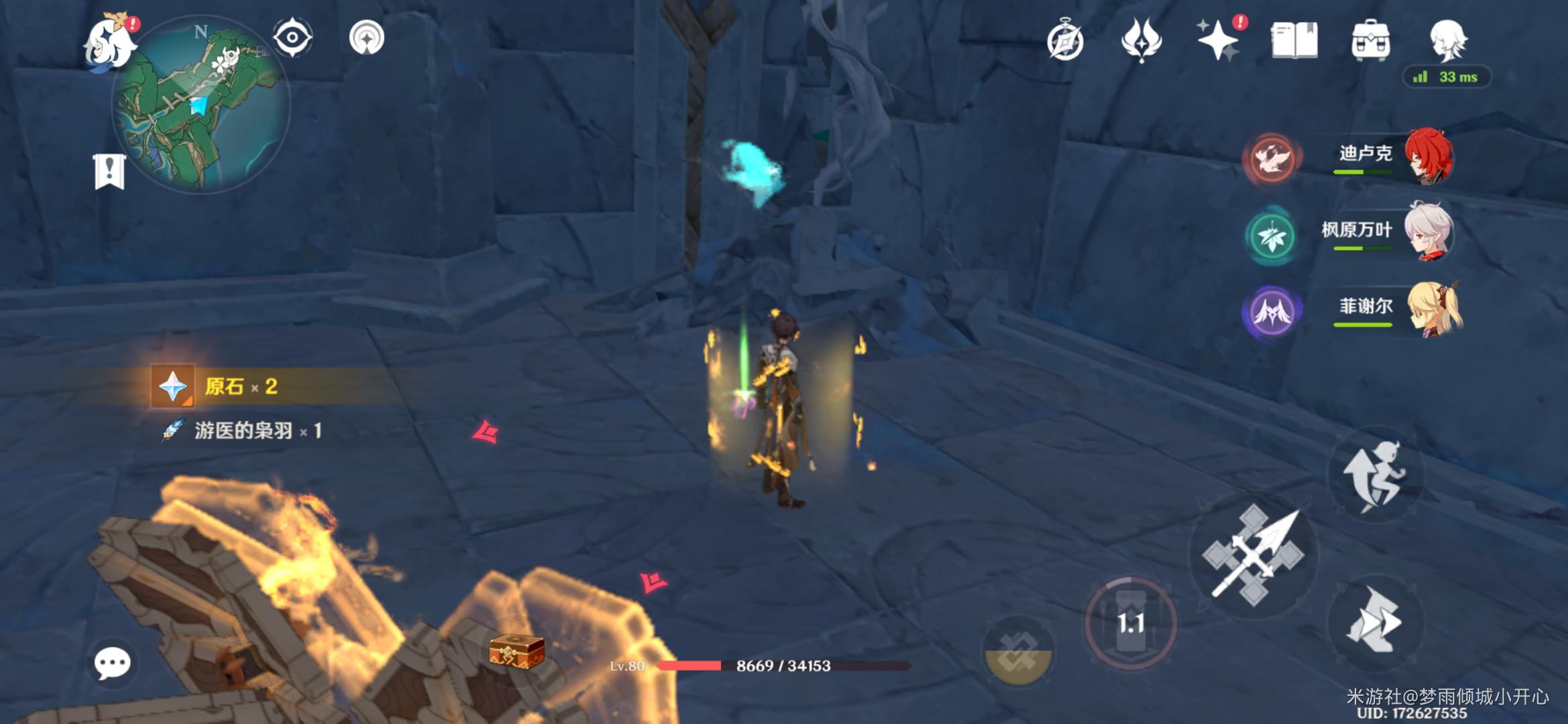Image resolution: width=1568 pixels, height=724 pixels.
Task: Open the adventurer handbook book icon
Action: coord(1295,40)
